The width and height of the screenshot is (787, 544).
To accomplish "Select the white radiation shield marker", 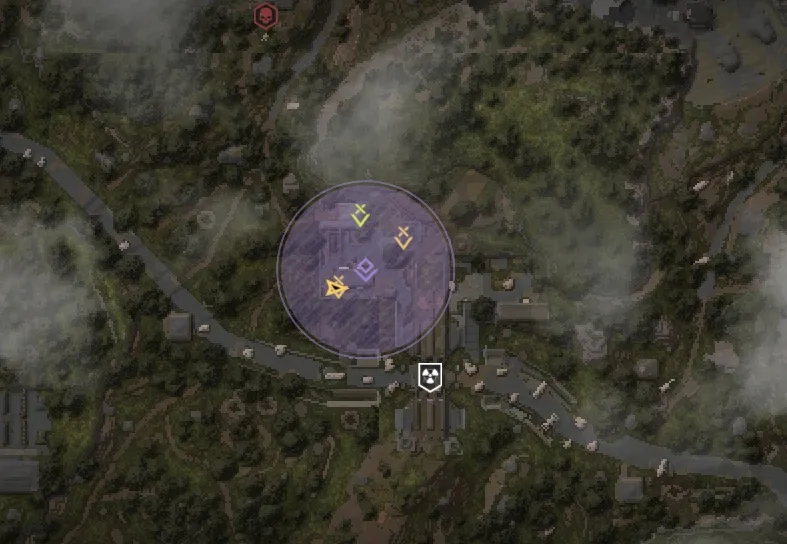I will pyautogui.click(x=430, y=377).
